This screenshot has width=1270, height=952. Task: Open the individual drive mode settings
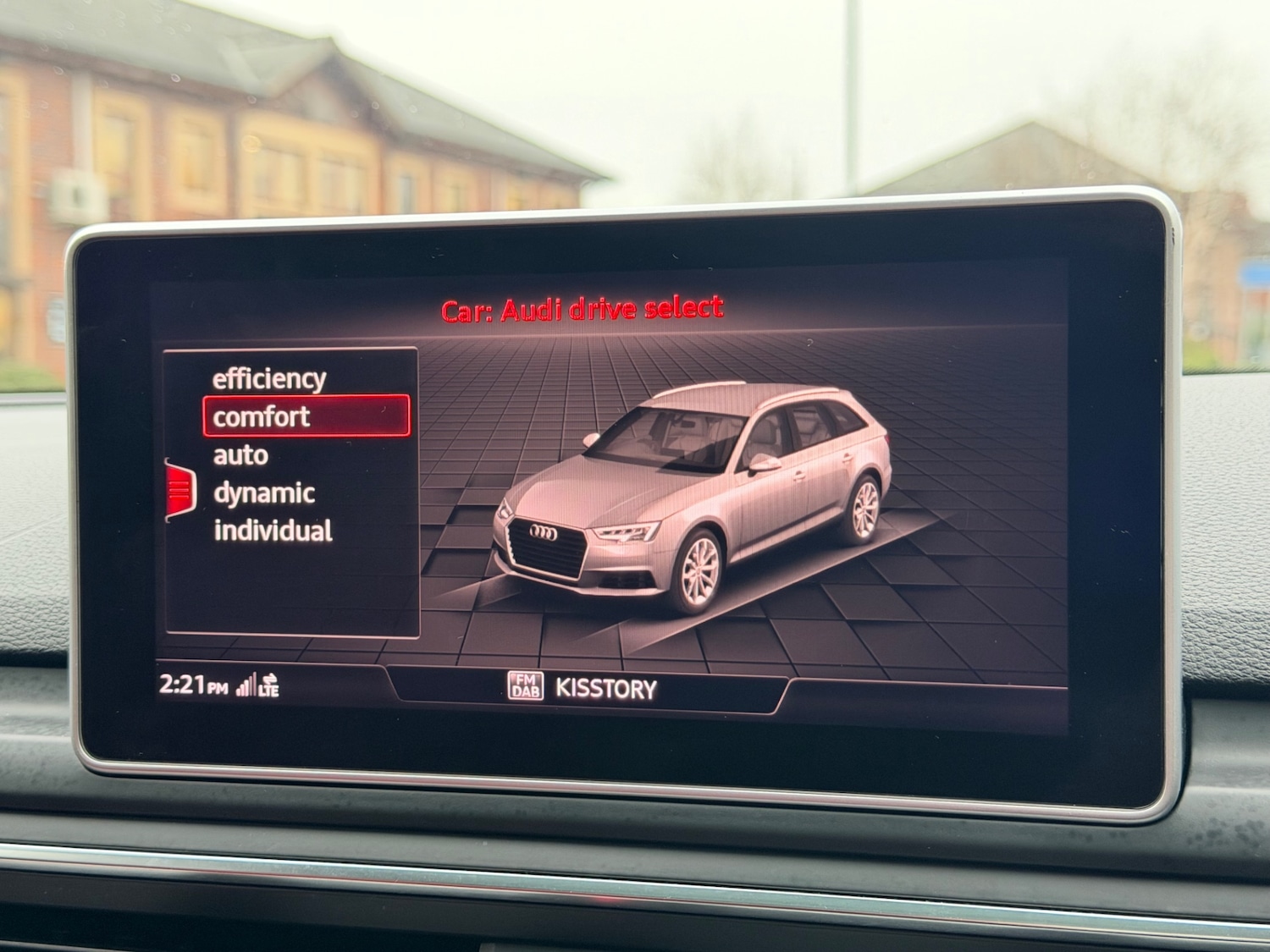point(273,530)
